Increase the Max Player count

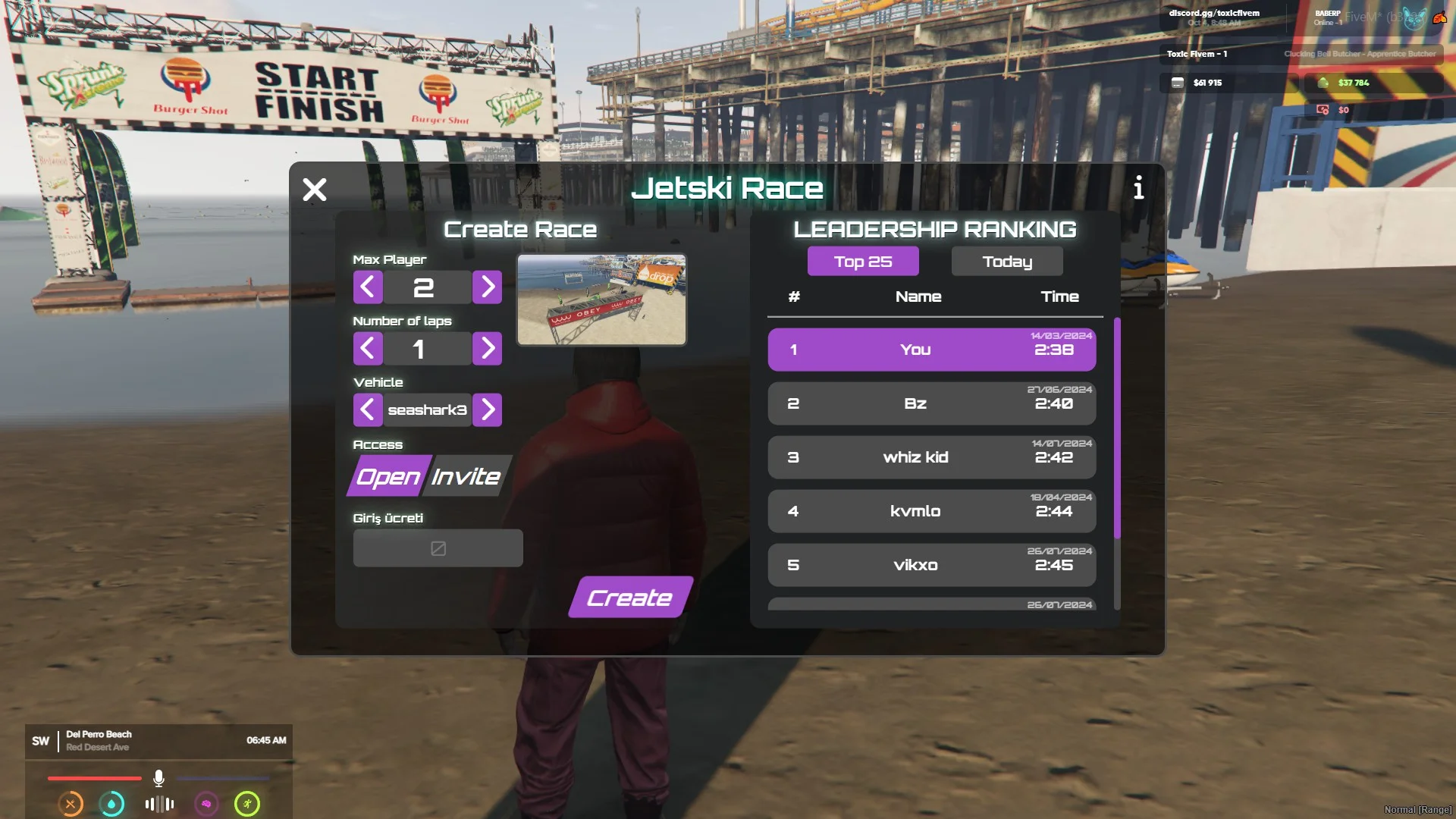(488, 287)
